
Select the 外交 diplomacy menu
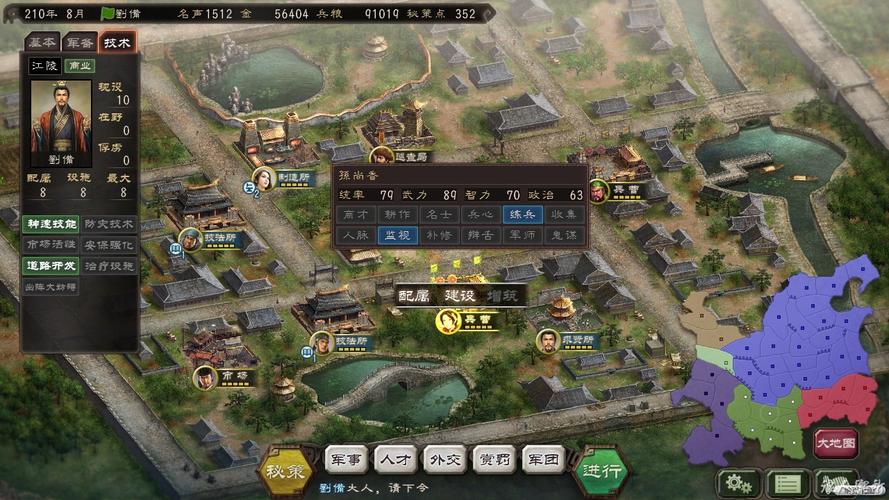444,460
